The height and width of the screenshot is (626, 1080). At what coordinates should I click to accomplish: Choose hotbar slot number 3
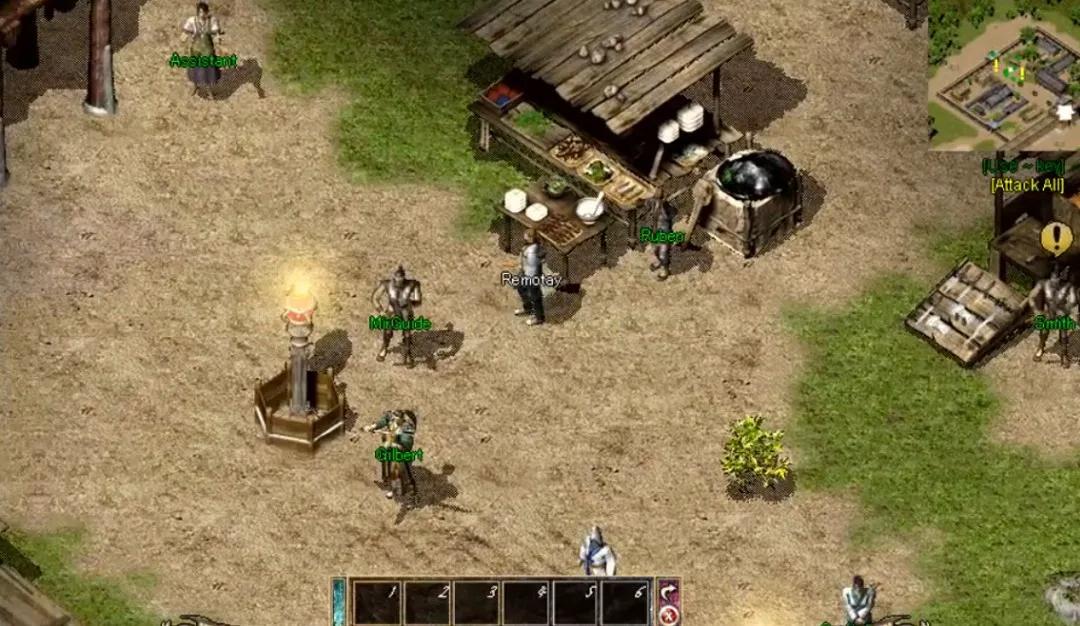pos(477,603)
